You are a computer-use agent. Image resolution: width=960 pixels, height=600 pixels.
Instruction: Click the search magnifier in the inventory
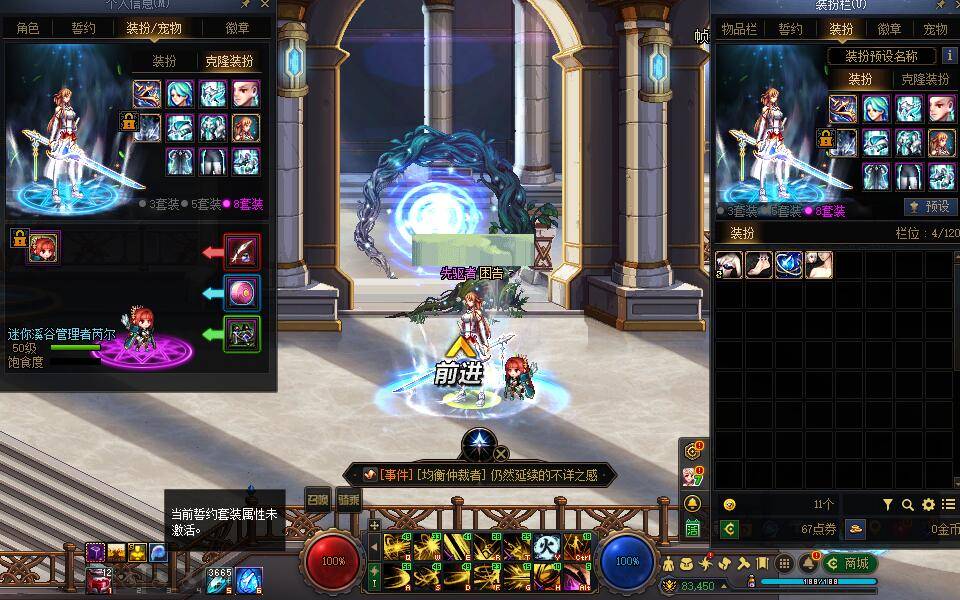pos(908,505)
